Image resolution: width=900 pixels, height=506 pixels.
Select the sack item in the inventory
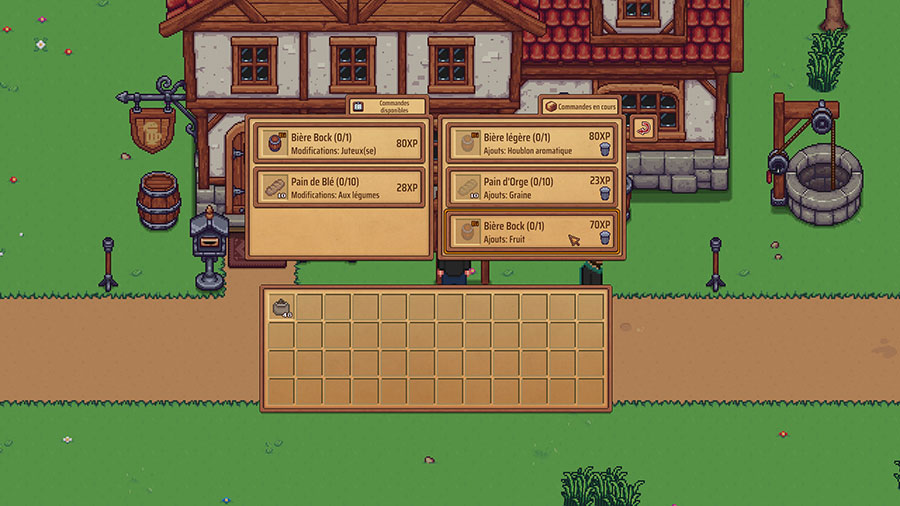click(x=281, y=307)
